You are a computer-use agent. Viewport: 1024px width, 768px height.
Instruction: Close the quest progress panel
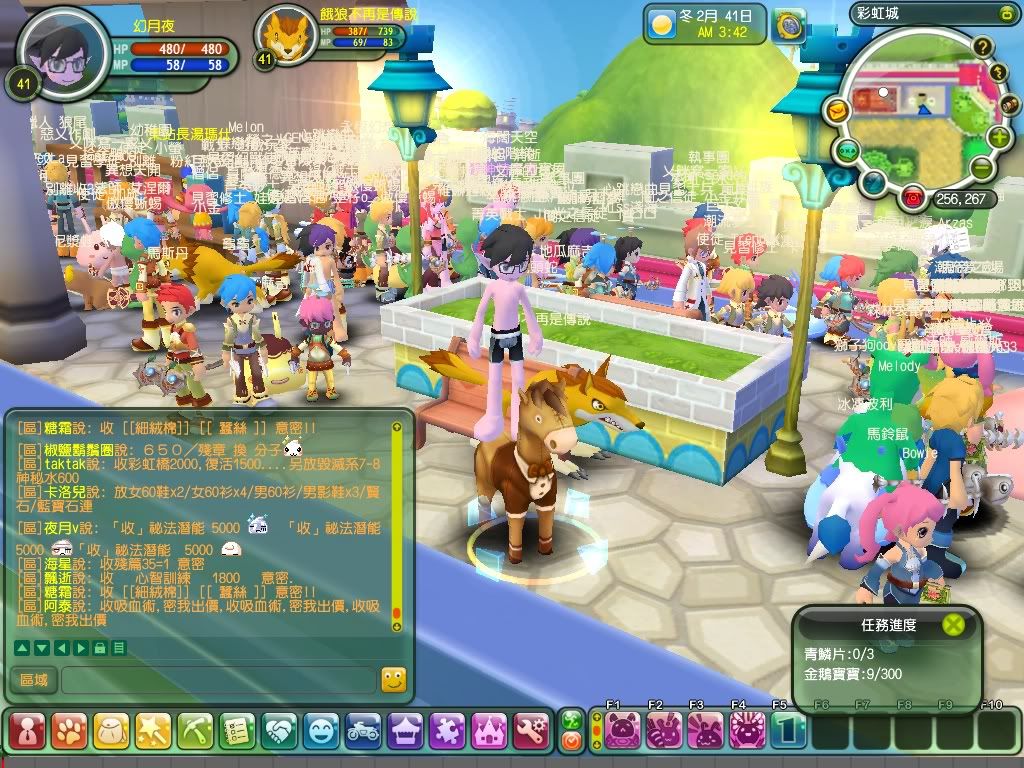pyautogui.click(x=955, y=625)
